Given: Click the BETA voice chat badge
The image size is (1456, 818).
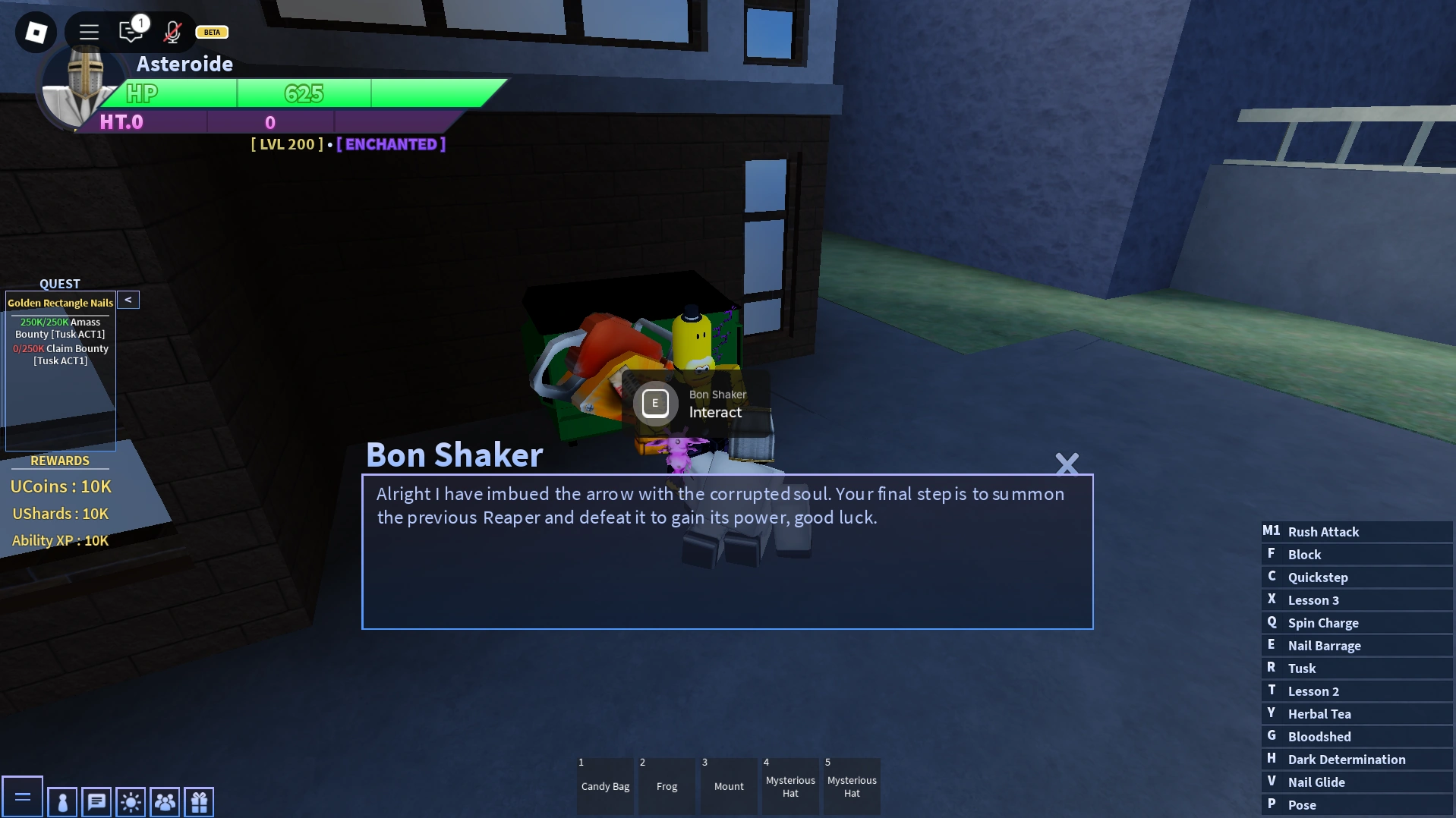Looking at the screenshot, I should coord(211,32).
